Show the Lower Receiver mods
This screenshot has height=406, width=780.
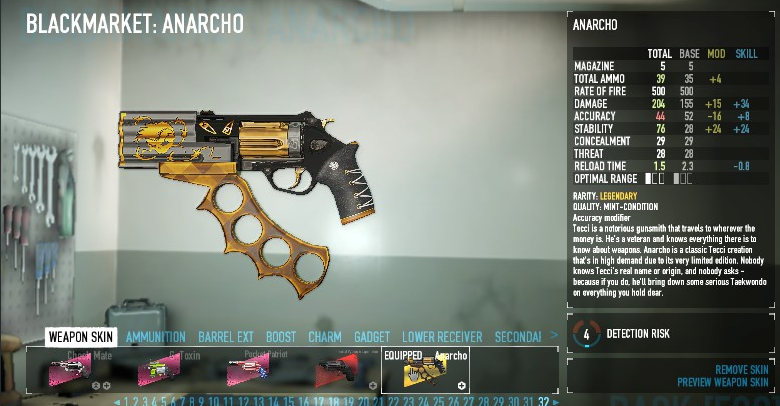(442, 337)
